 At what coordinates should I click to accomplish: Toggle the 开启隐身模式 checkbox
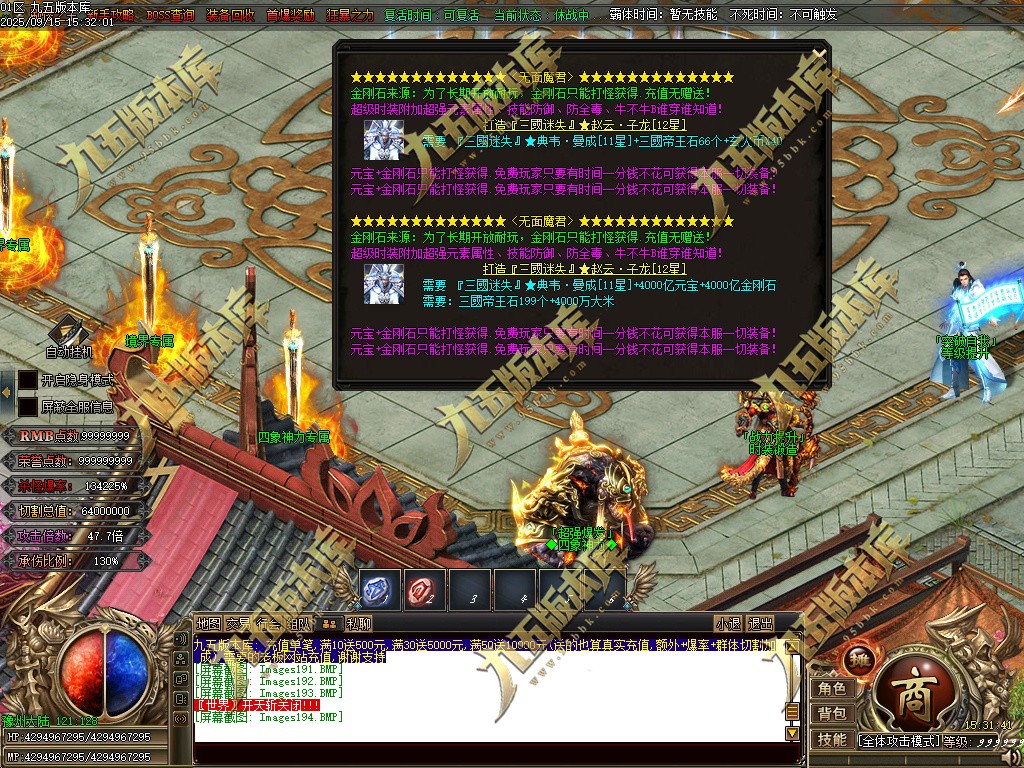[27, 380]
